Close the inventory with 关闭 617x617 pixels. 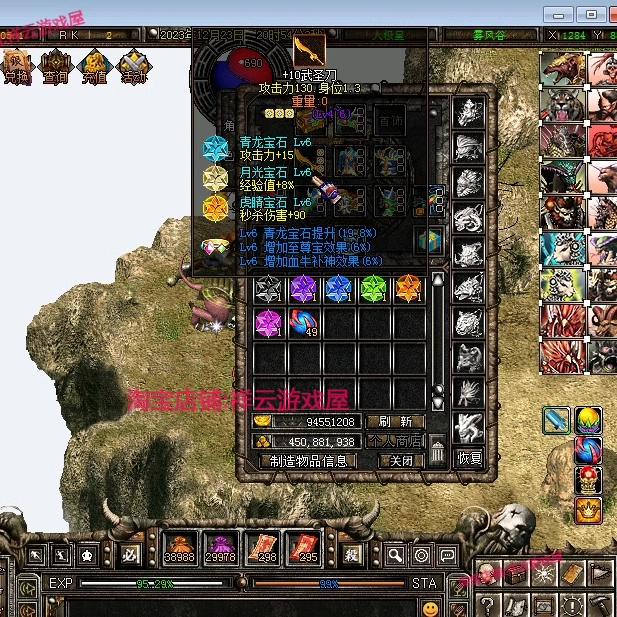click(x=400, y=461)
